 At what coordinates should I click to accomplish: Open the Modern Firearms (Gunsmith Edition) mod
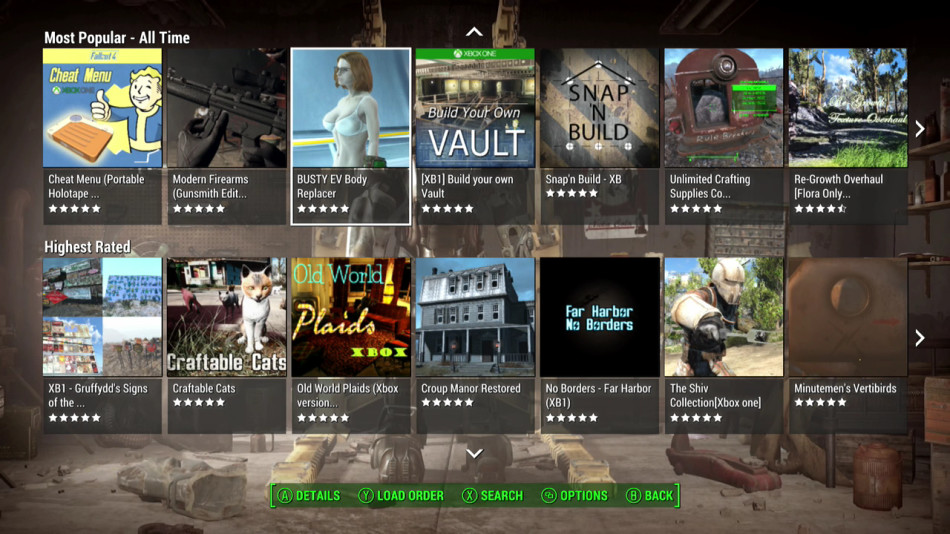point(226,135)
